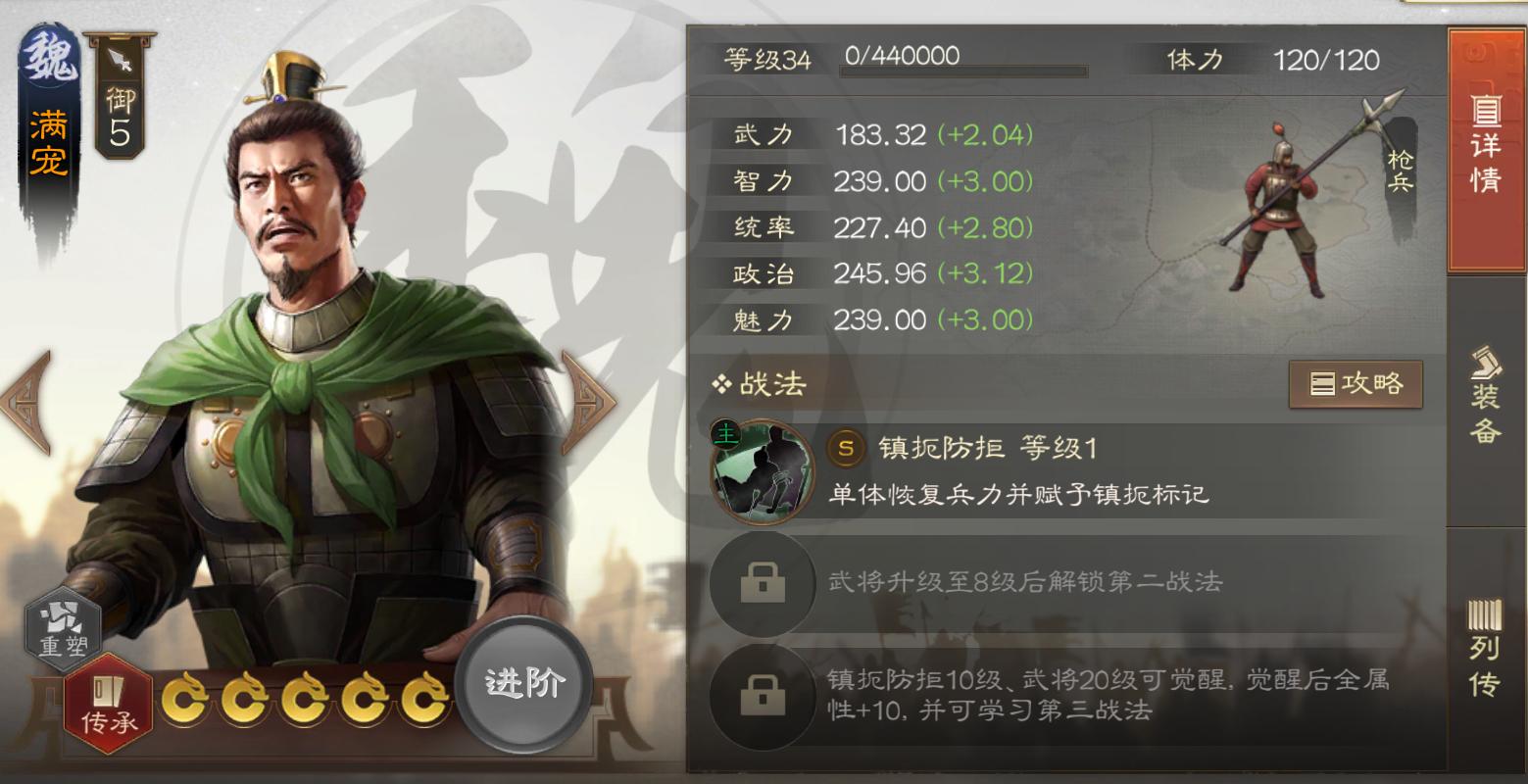Select the first gold dragon medallion
Viewport: 1528px width, 784px height.
[x=187, y=698]
